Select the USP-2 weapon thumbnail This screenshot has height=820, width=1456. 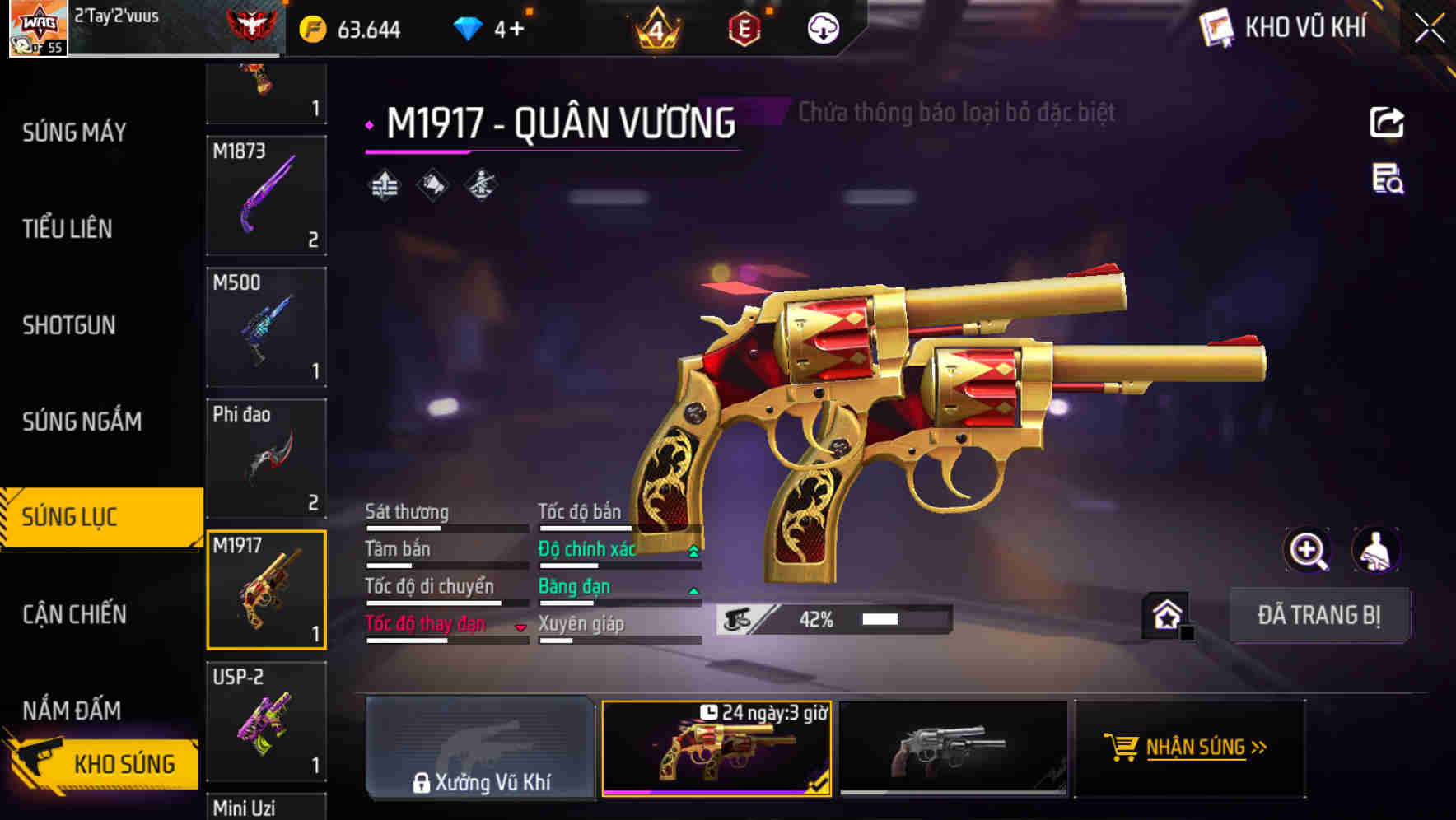[x=266, y=722]
